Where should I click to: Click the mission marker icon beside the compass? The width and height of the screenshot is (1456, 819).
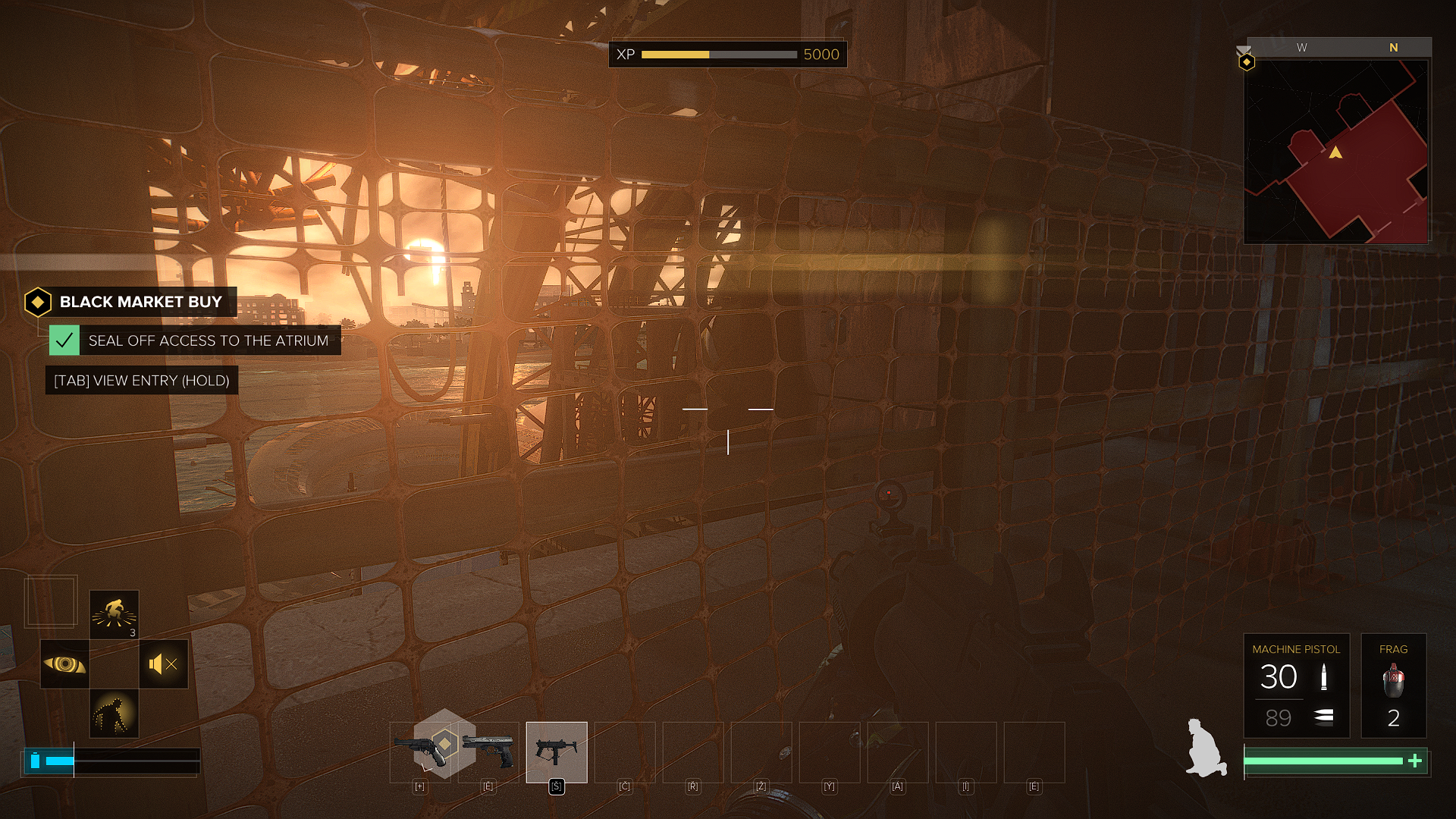pyautogui.click(x=1246, y=61)
